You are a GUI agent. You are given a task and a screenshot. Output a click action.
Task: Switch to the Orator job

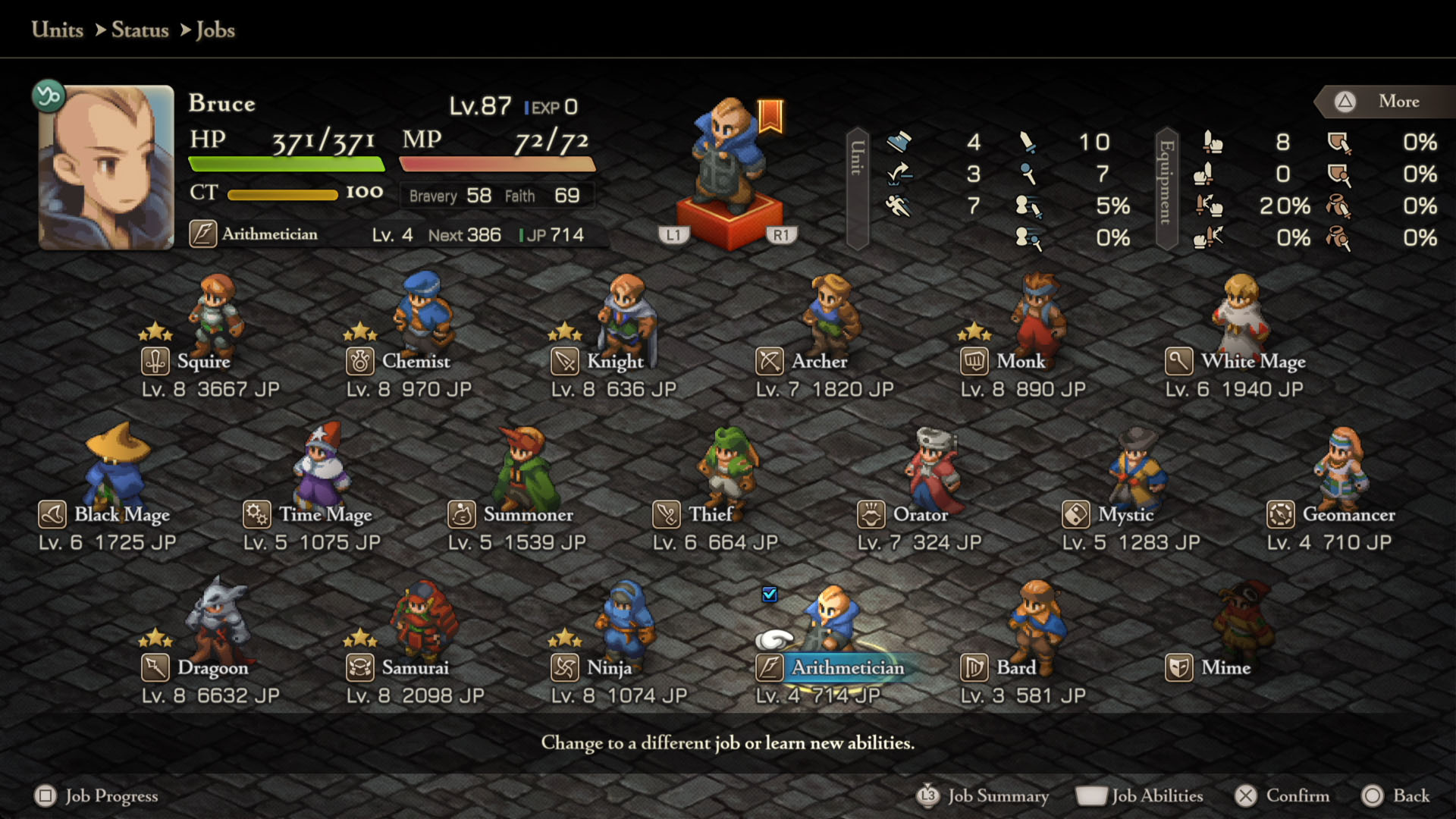click(920, 515)
